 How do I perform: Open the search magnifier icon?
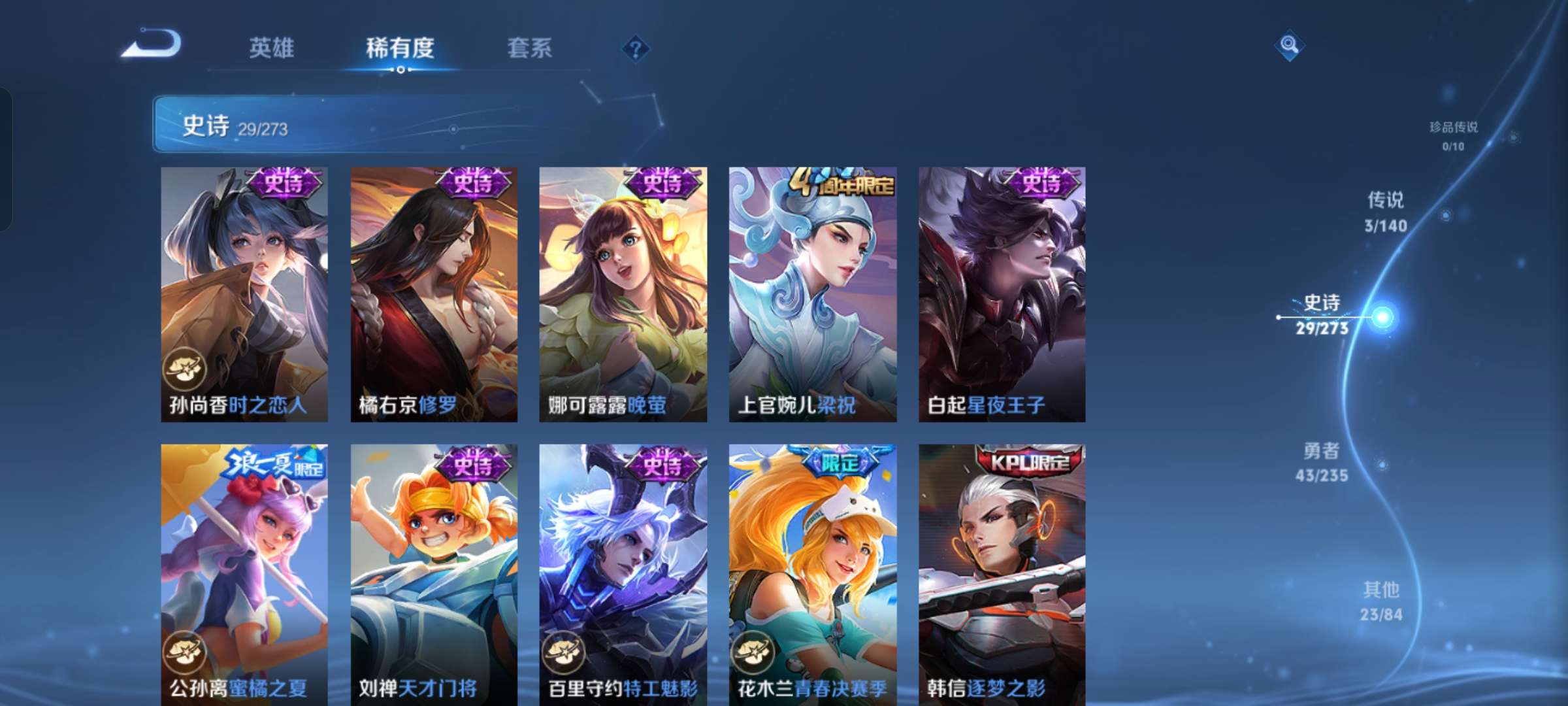pyautogui.click(x=1286, y=46)
